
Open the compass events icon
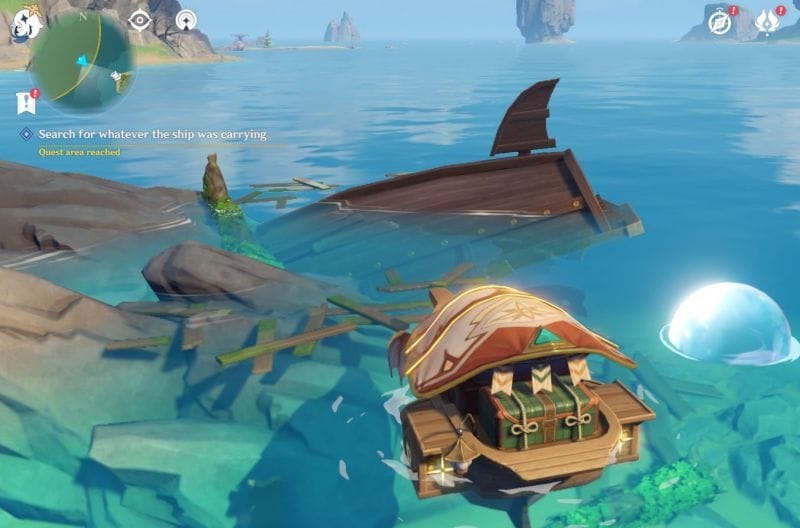click(720, 22)
